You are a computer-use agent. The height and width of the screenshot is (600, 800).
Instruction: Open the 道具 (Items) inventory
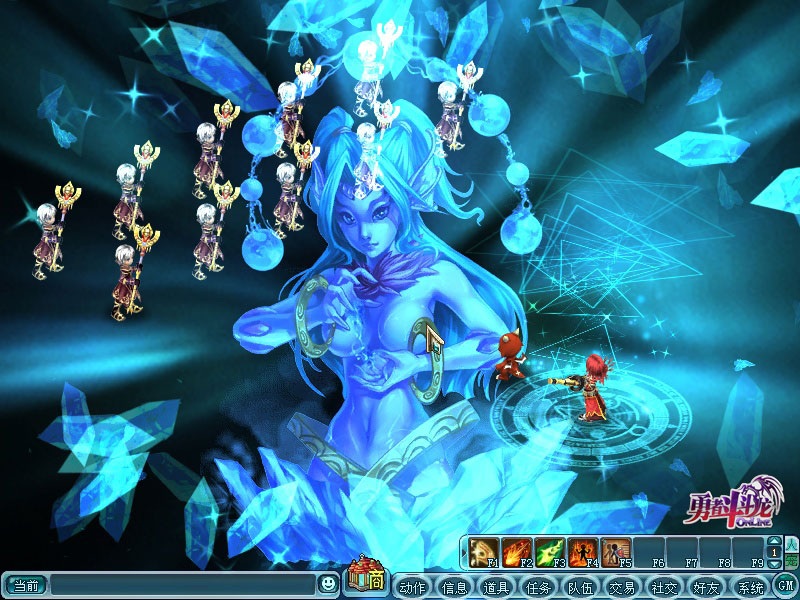[496, 586]
